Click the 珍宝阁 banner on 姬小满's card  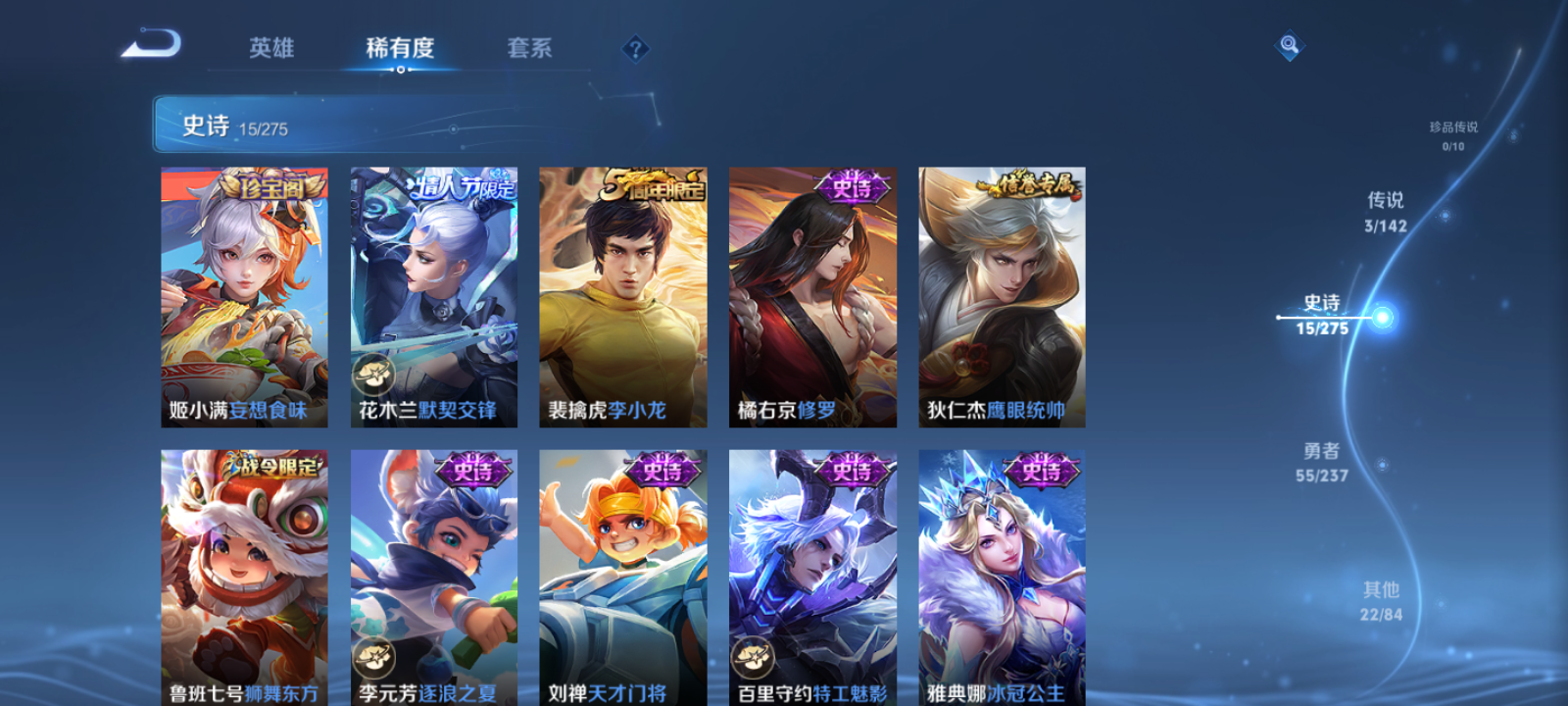click(271, 182)
